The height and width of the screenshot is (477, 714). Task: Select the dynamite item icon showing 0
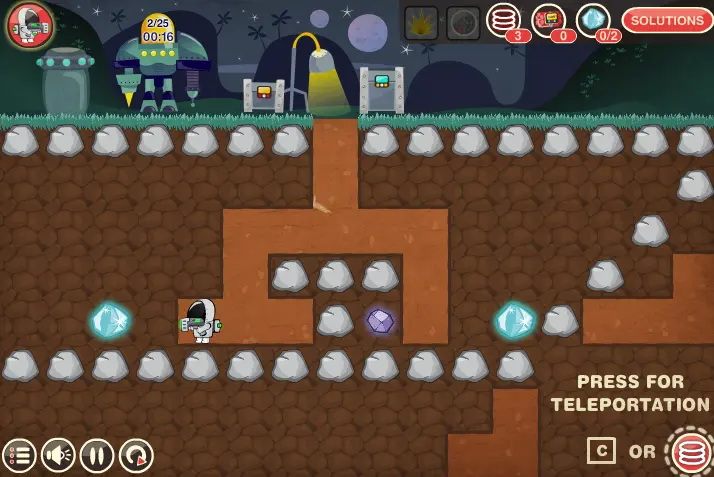[548, 20]
